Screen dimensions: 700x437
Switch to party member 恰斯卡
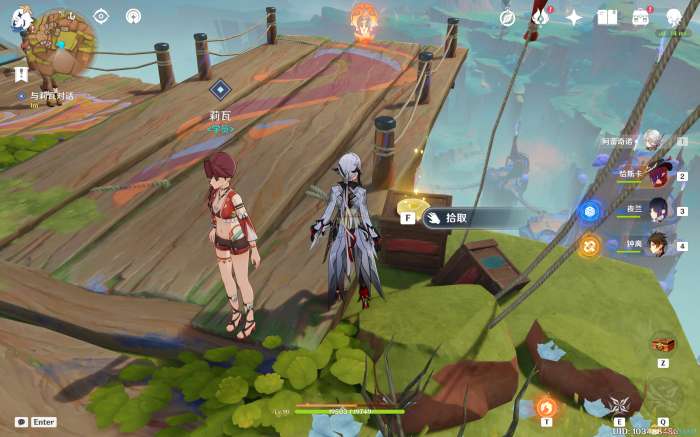pyautogui.click(x=658, y=177)
